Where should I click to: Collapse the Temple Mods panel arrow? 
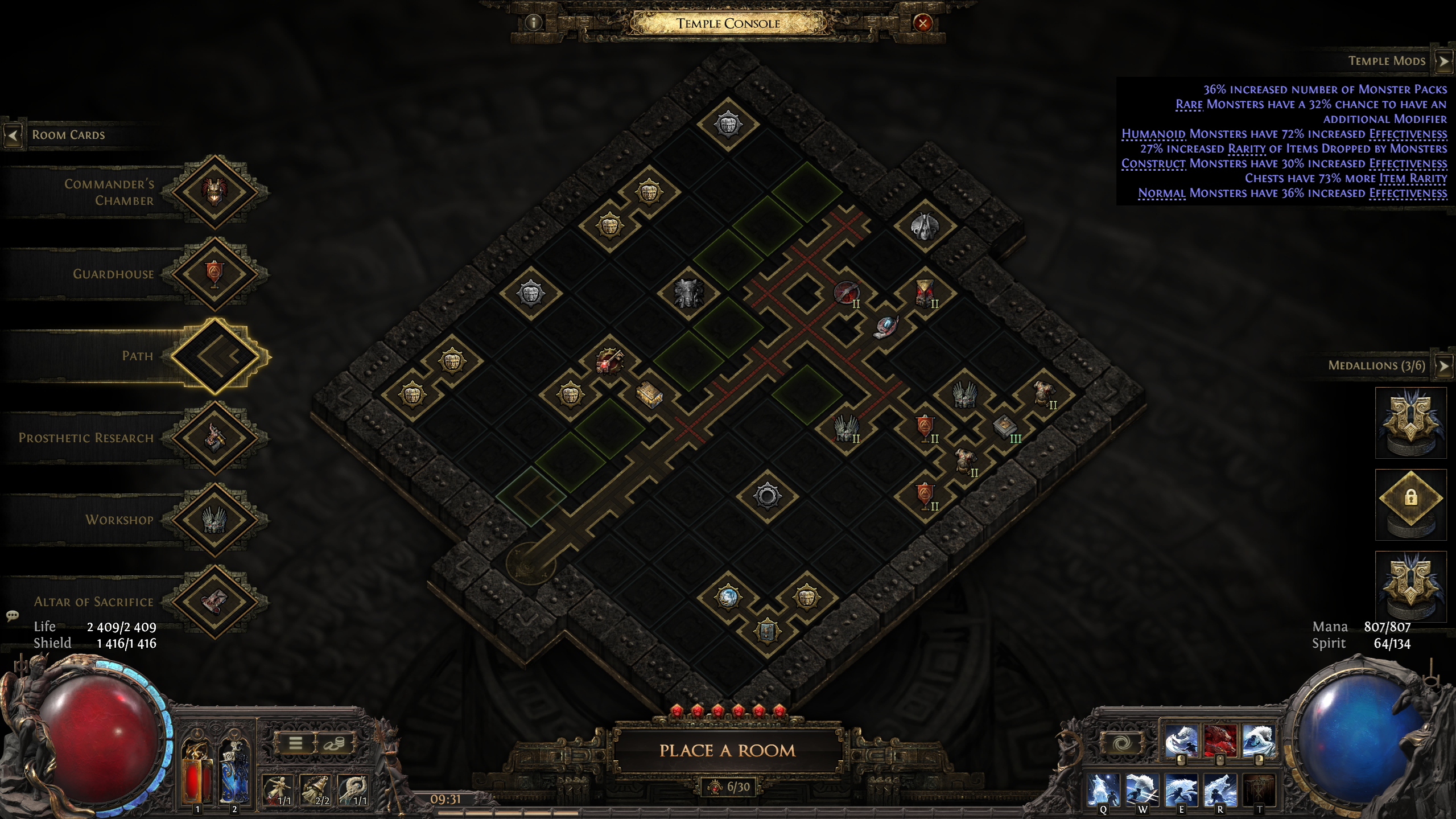[x=1443, y=61]
